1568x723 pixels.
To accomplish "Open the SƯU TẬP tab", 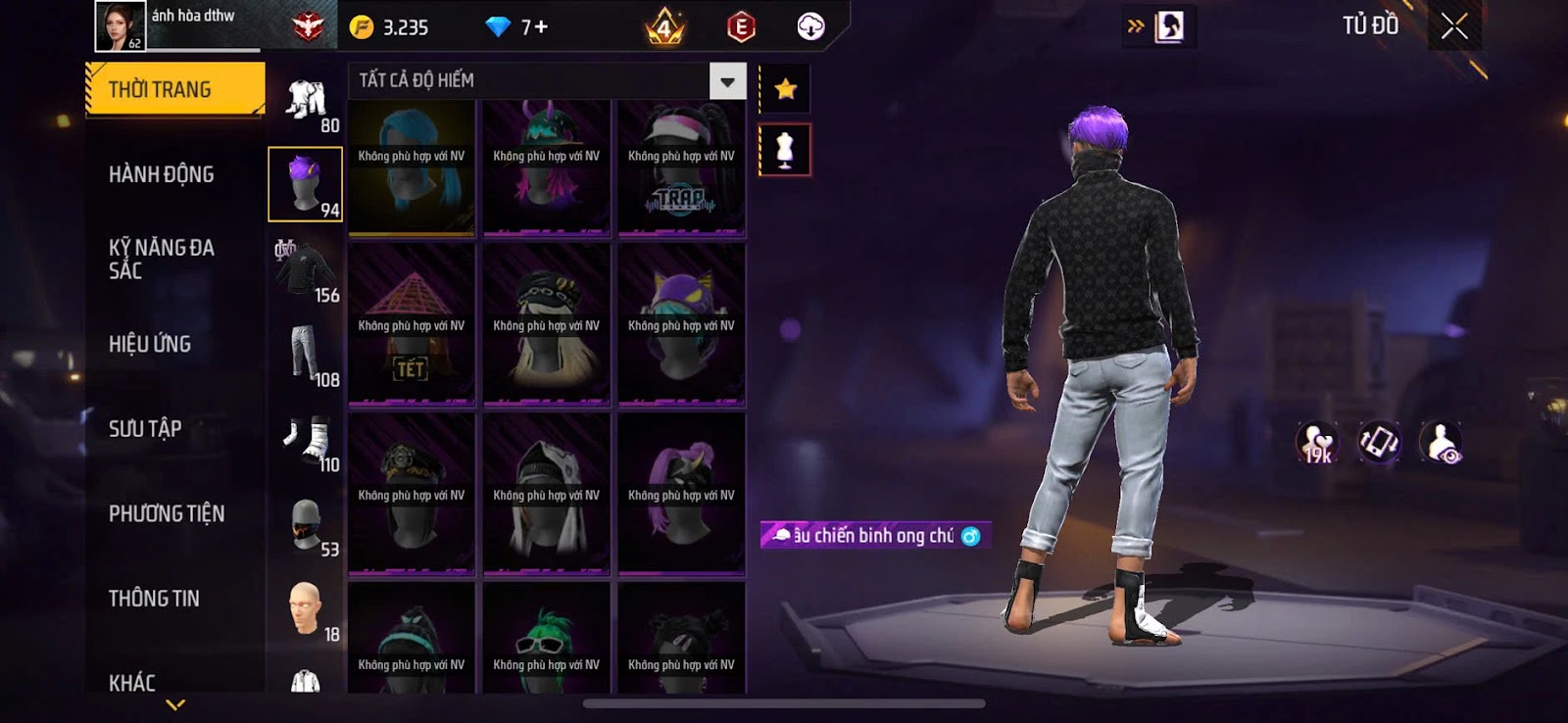I will click(x=145, y=428).
